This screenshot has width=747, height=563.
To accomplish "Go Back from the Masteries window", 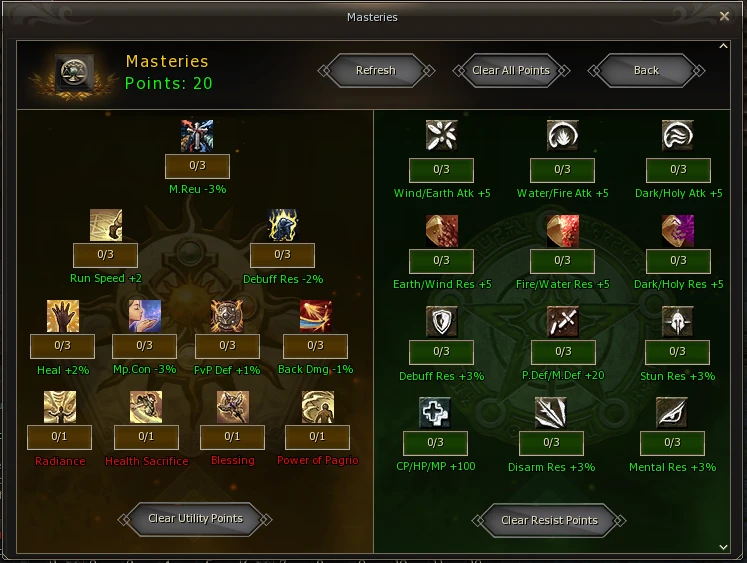I will point(646,70).
